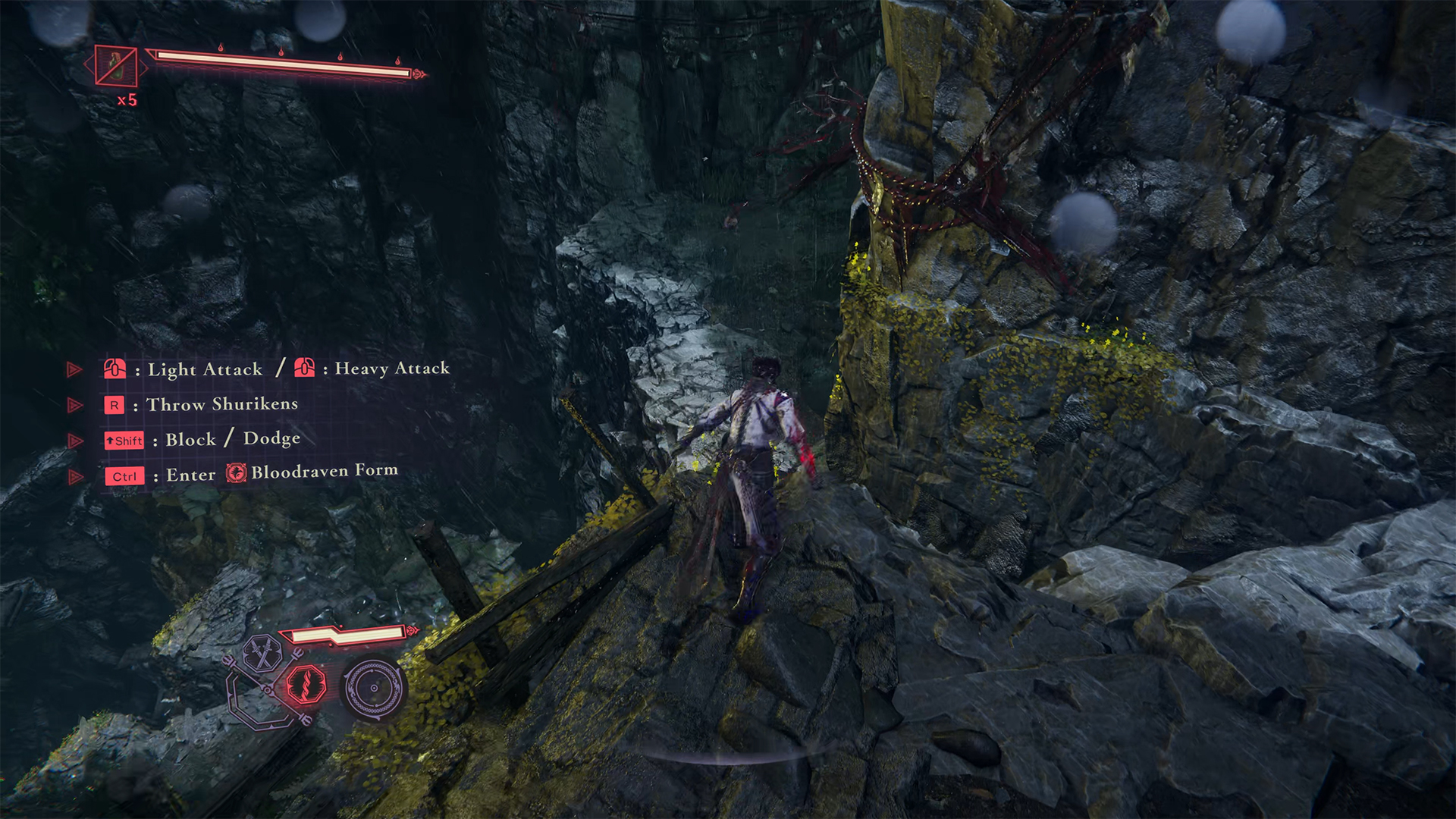Screen dimensions: 1456x819
Task: Activate the red twisted blade ability icon
Action: [x=306, y=685]
